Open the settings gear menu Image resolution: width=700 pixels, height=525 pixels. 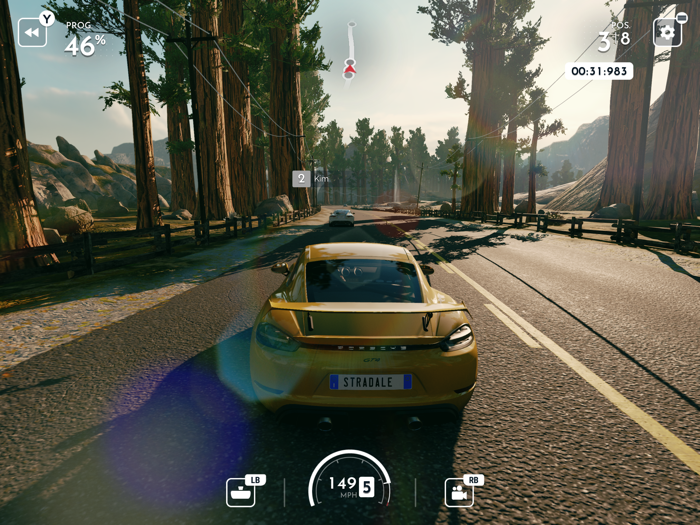[x=667, y=32]
